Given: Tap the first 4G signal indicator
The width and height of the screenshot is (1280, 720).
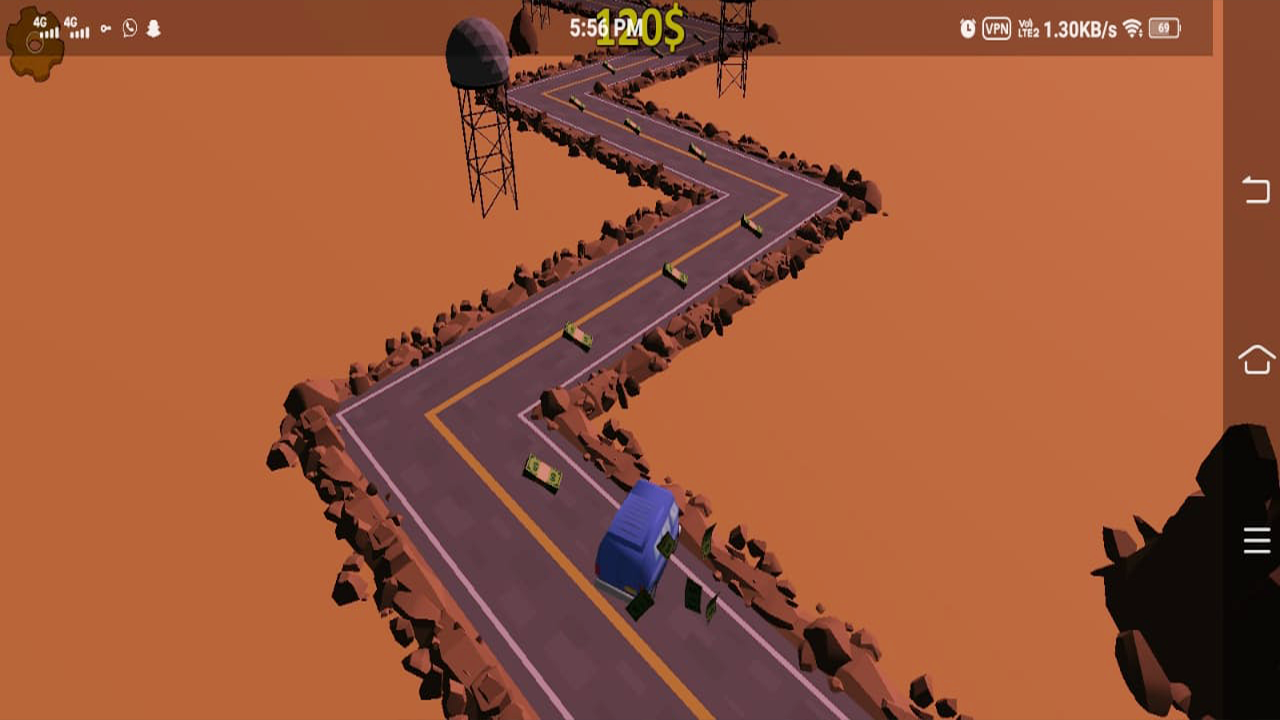Looking at the screenshot, I should tap(47, 27).
